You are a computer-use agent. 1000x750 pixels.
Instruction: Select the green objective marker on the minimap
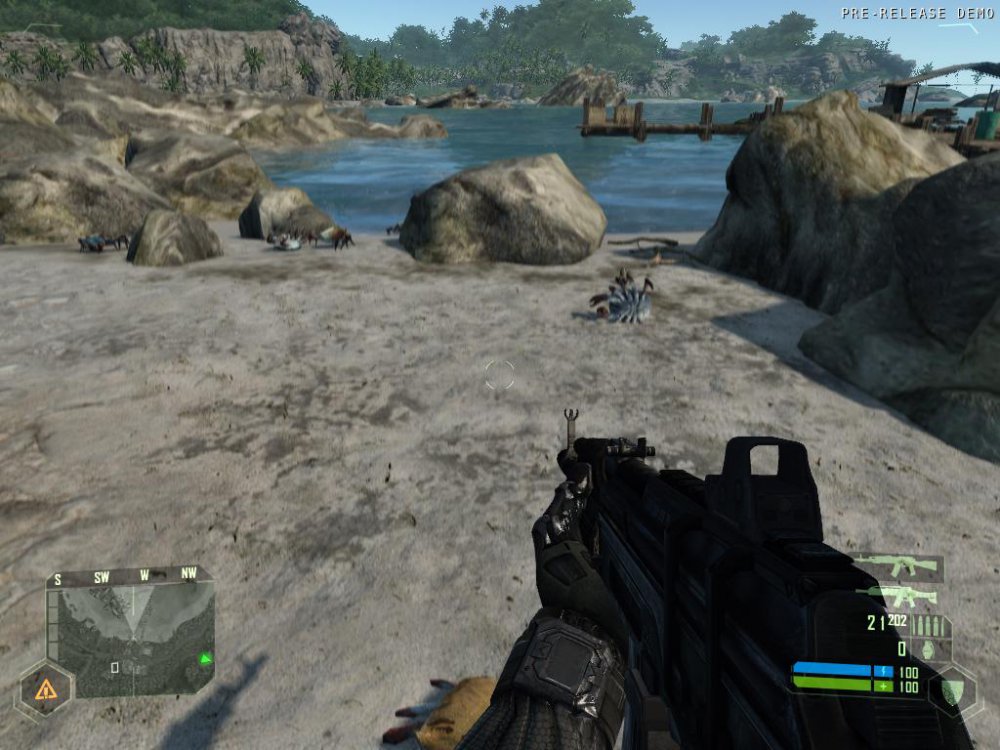tap(205, 658)
